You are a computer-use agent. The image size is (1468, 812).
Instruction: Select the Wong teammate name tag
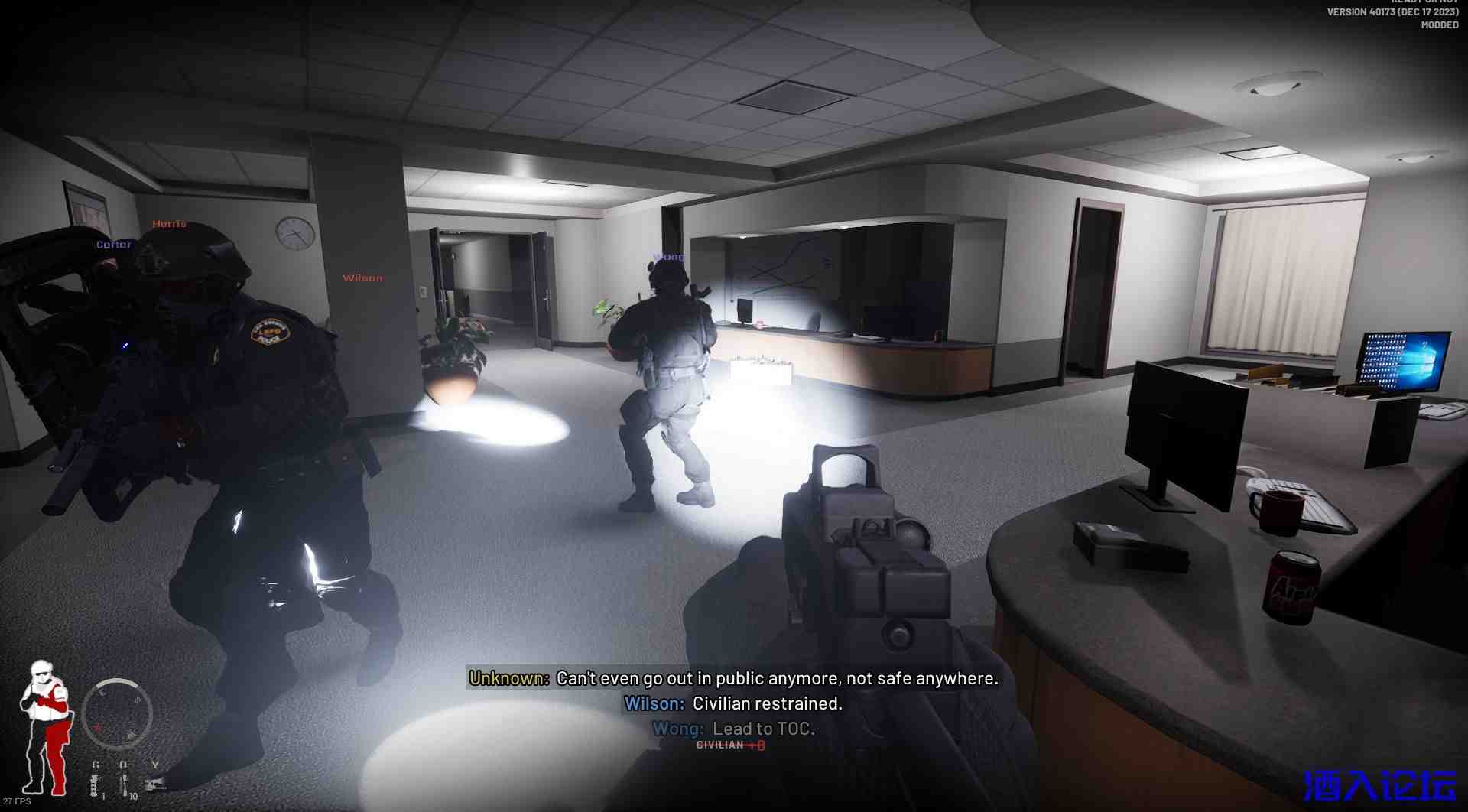[669, 257]
